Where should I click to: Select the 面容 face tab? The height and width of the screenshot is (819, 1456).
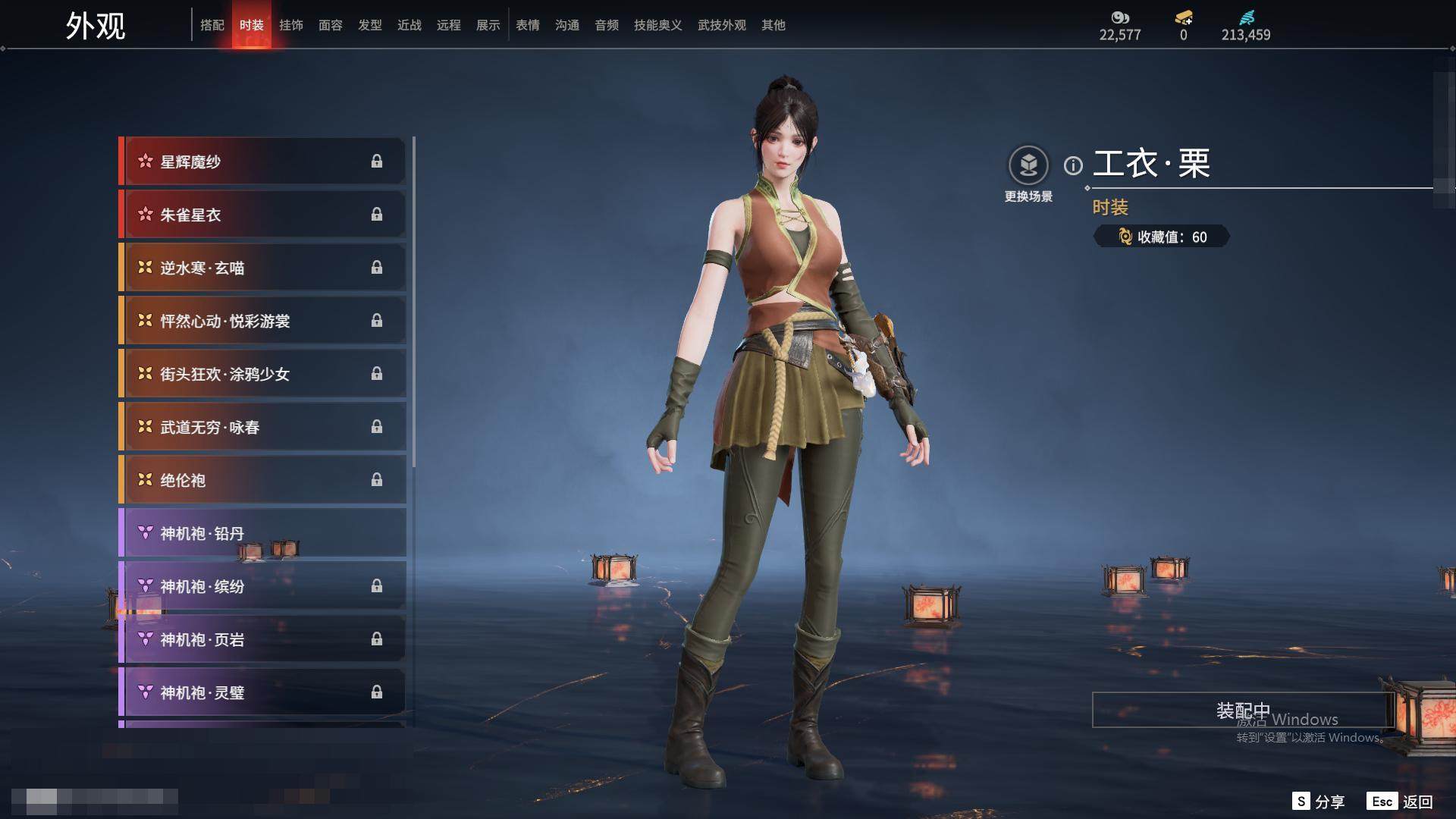click(x=331, y=25)
